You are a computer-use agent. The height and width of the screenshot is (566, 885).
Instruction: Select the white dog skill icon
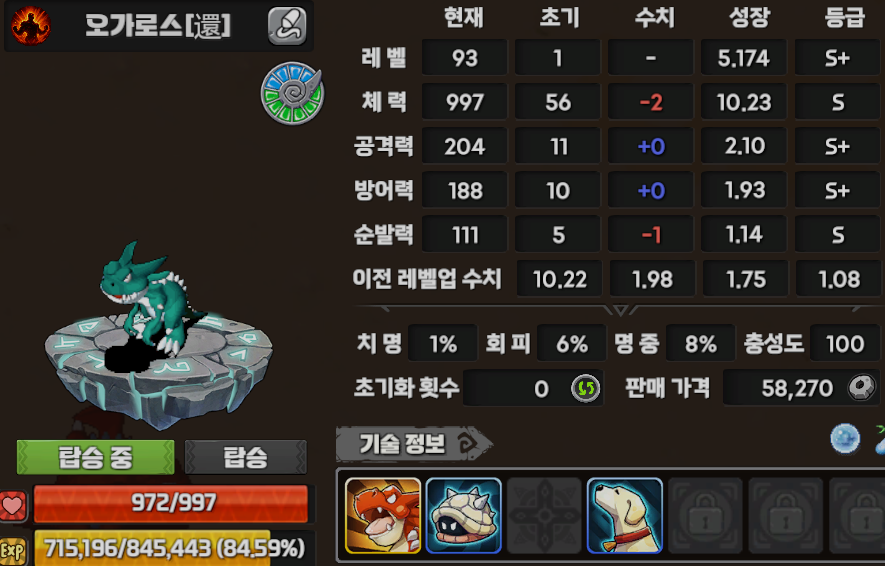click(625, 515)
